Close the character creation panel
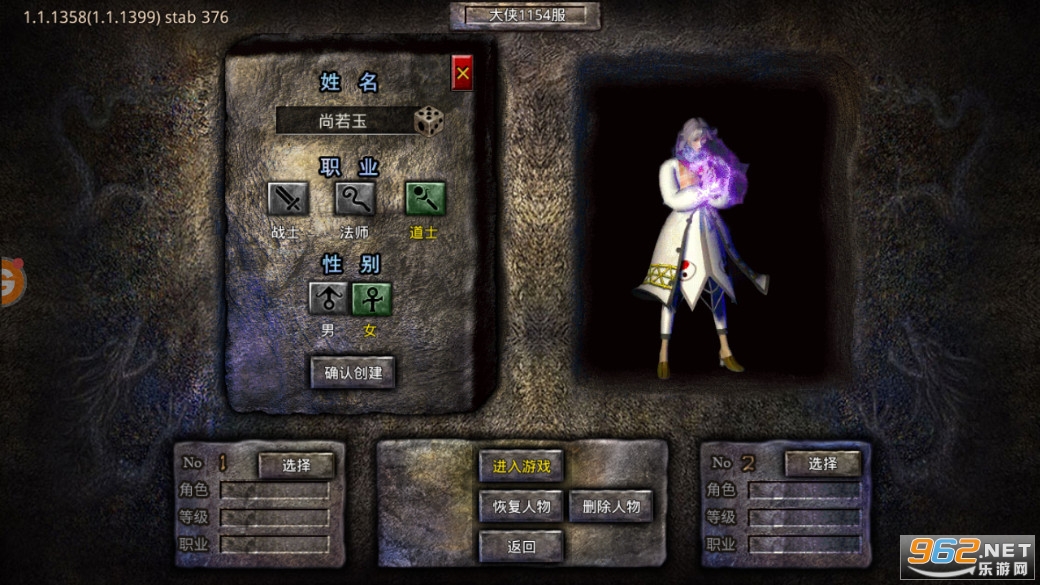The height and width of the screenshot is (585, 1040). [462, 73]
